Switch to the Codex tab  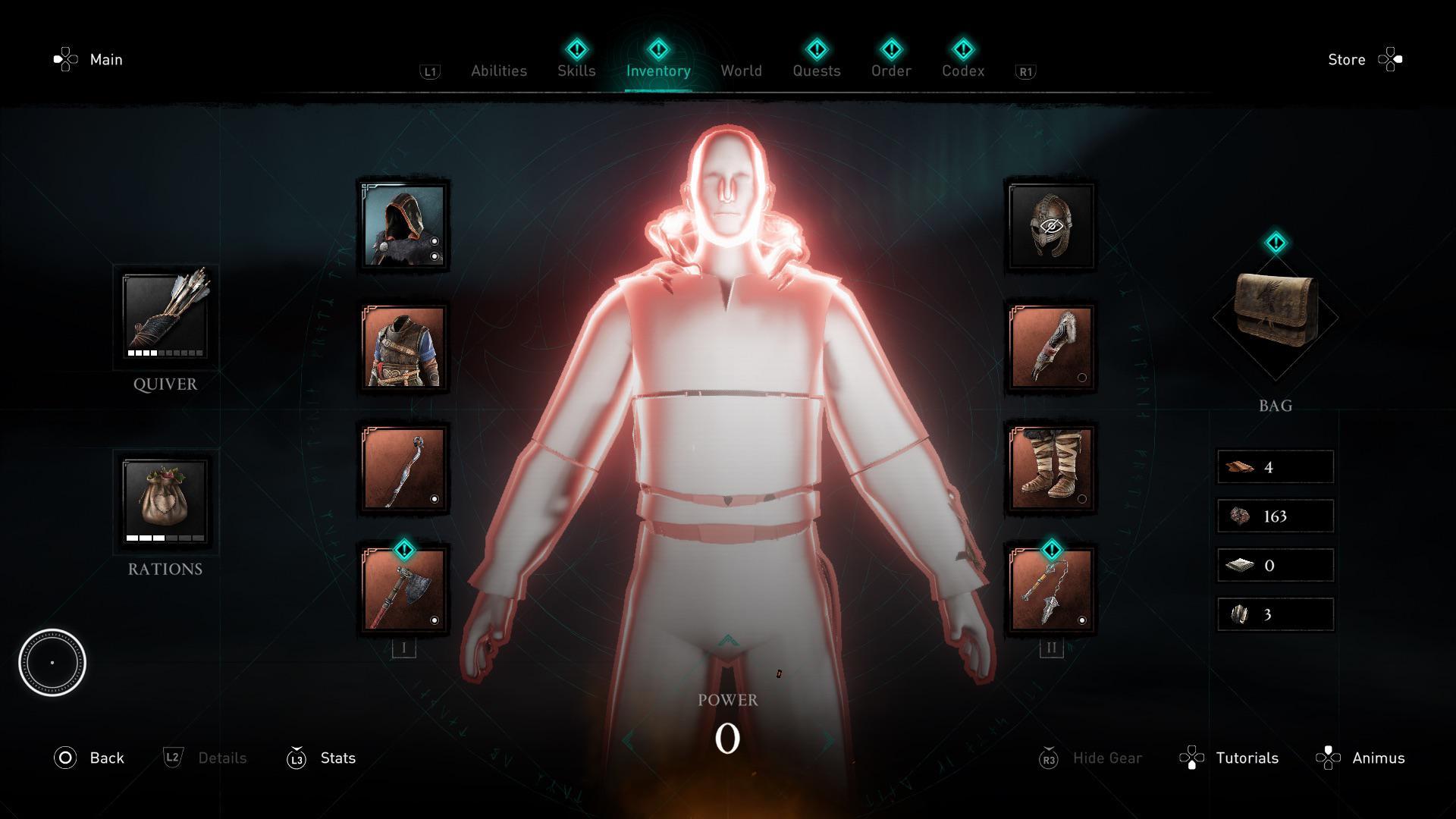click(x=963, y=71)
